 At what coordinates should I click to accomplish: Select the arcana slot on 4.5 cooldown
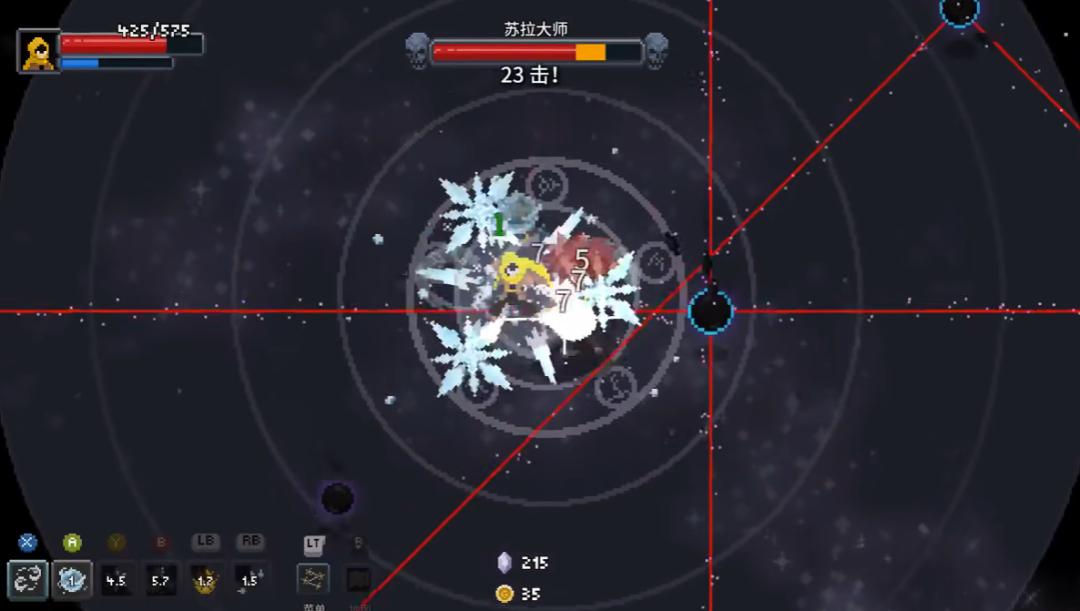click(x=116, y=579)
